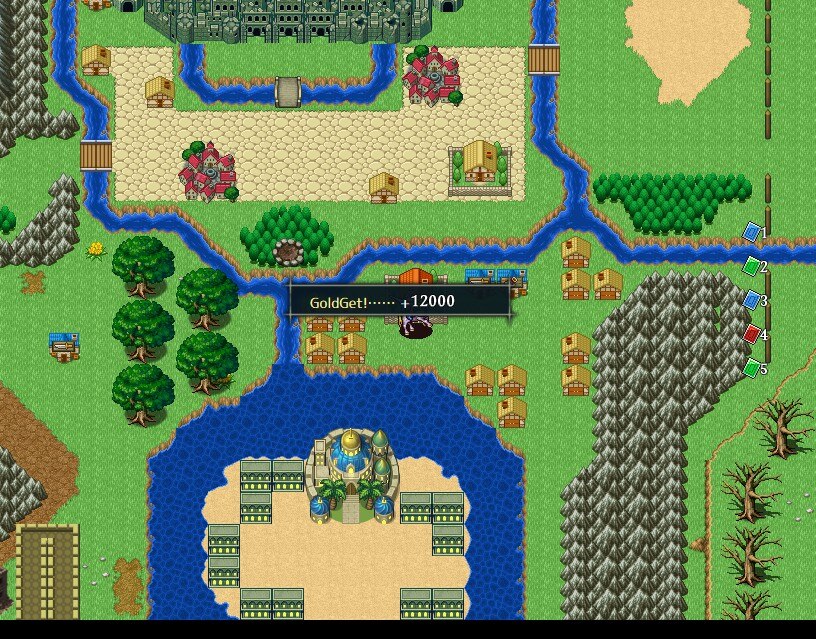Pick the green gem numbered 5

(752, 368)
